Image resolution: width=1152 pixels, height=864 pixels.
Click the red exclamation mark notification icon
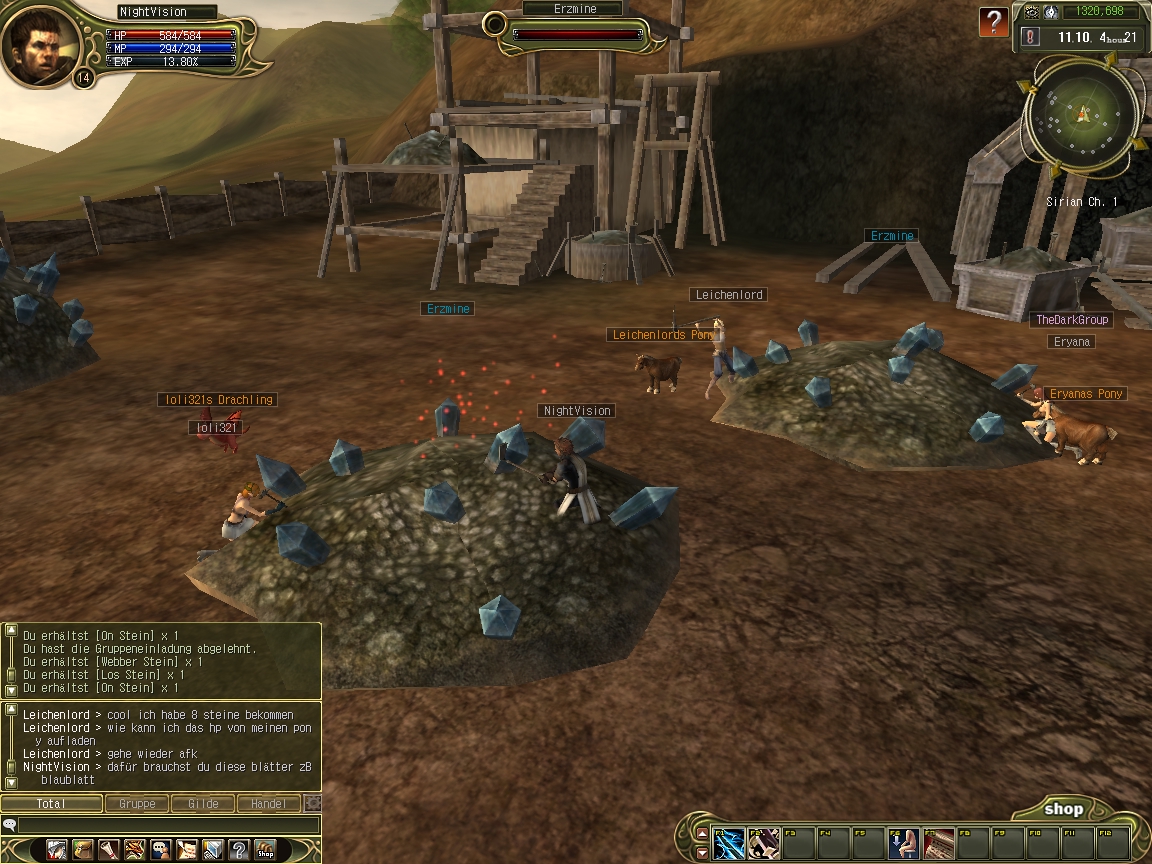click(x=1031, y=36)
